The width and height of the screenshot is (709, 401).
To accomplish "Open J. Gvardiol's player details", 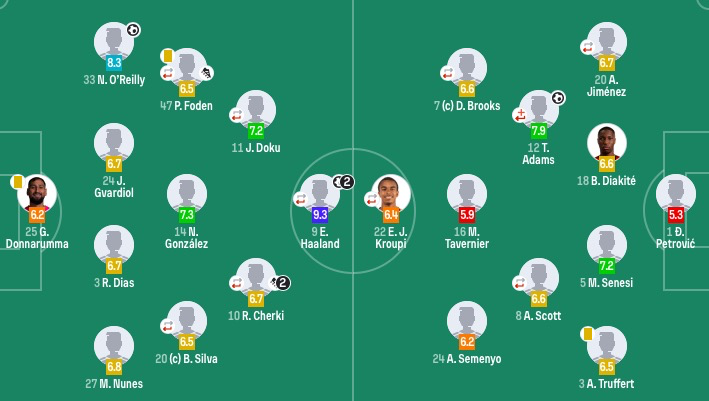I will coord(114,143).
